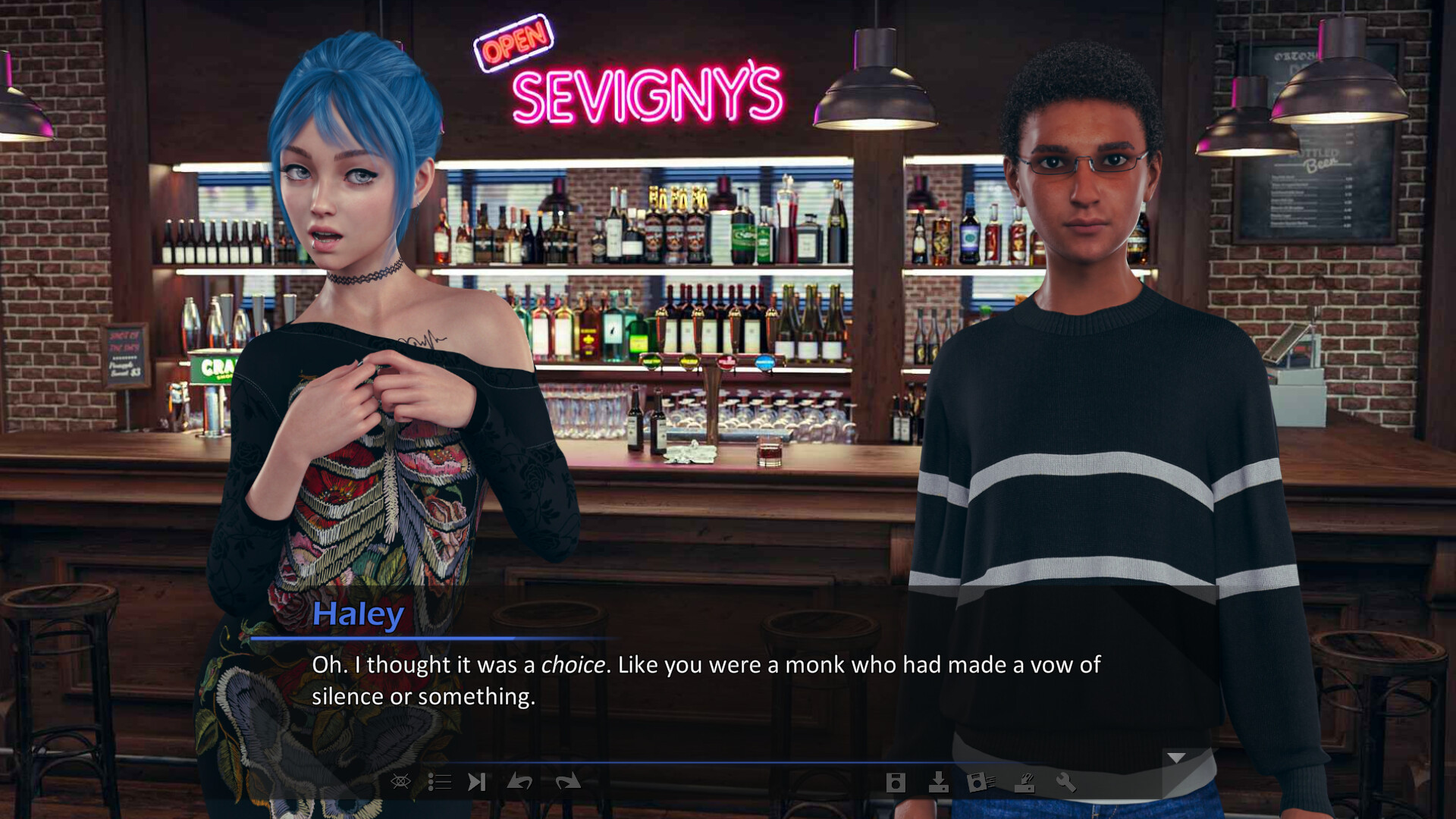Viewport: 1456px width, 819px height.
Task: Roll back with the curved left arrow
Action: coord(519,782)
